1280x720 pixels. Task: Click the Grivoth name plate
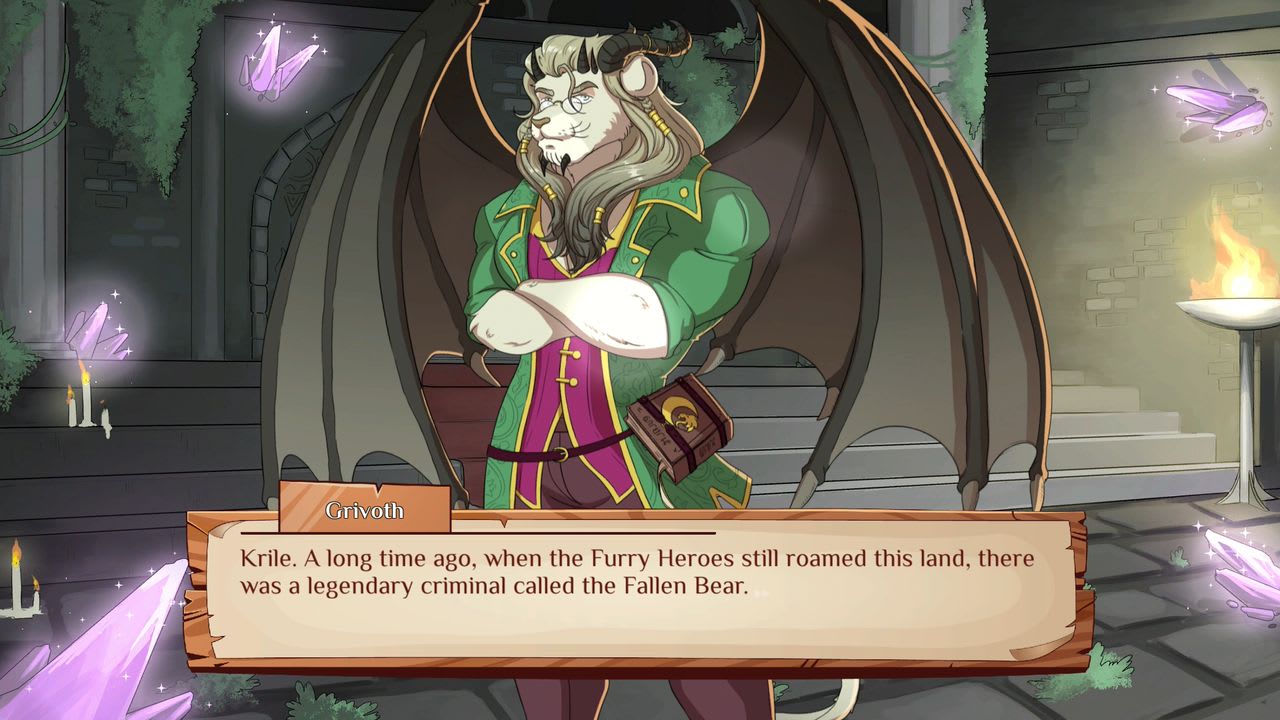(x=365, y=511)
